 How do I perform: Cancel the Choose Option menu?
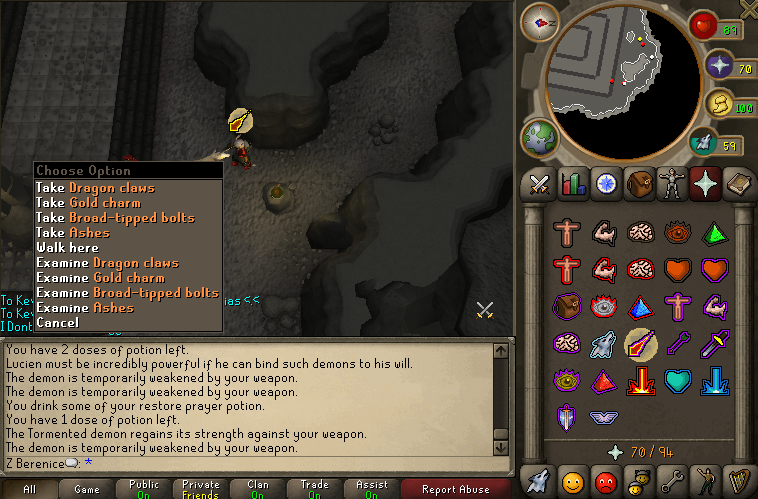click(57, 322)
